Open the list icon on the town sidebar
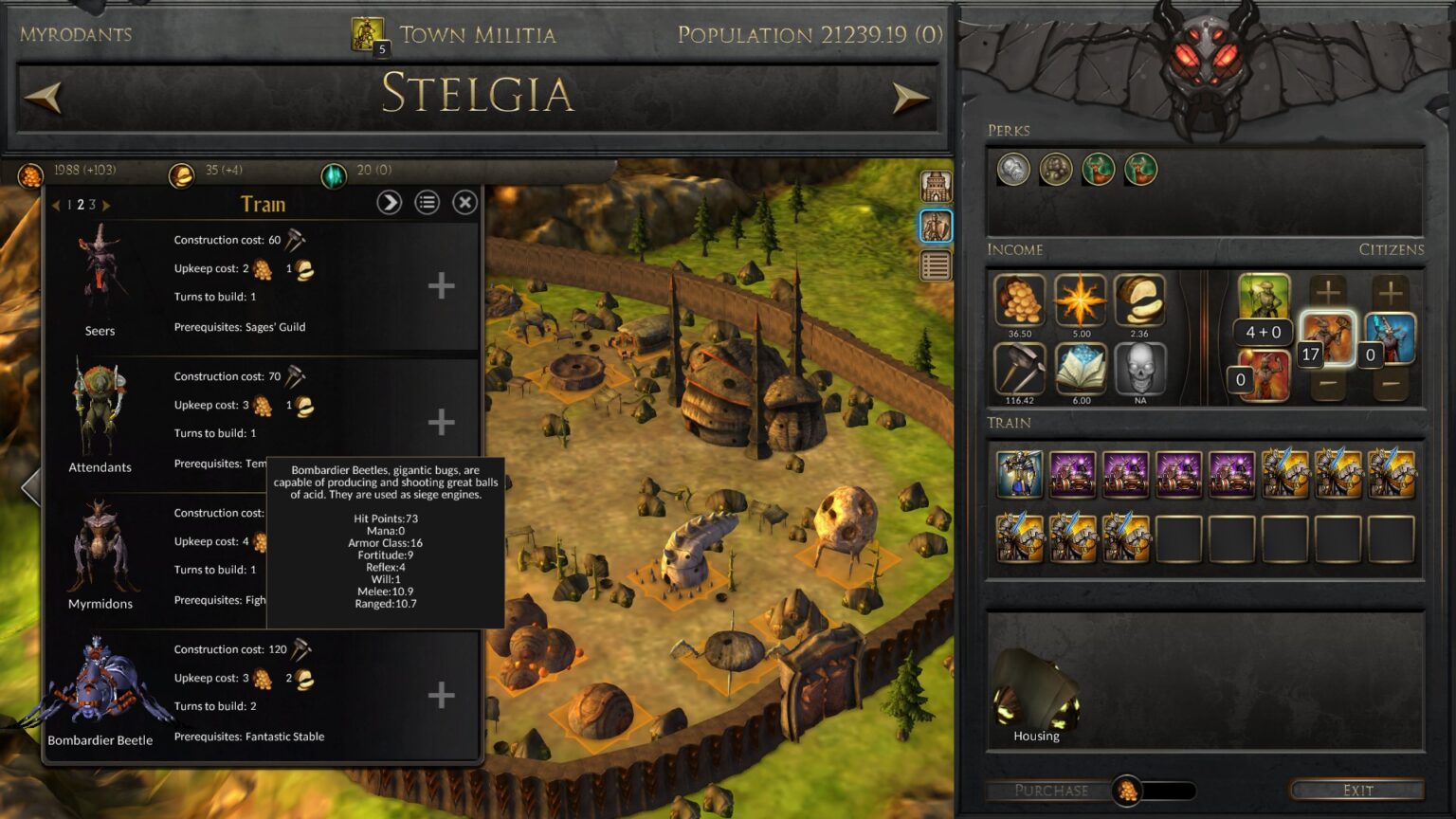Viewport: 1456px width, 819px height. coord(936,266)
